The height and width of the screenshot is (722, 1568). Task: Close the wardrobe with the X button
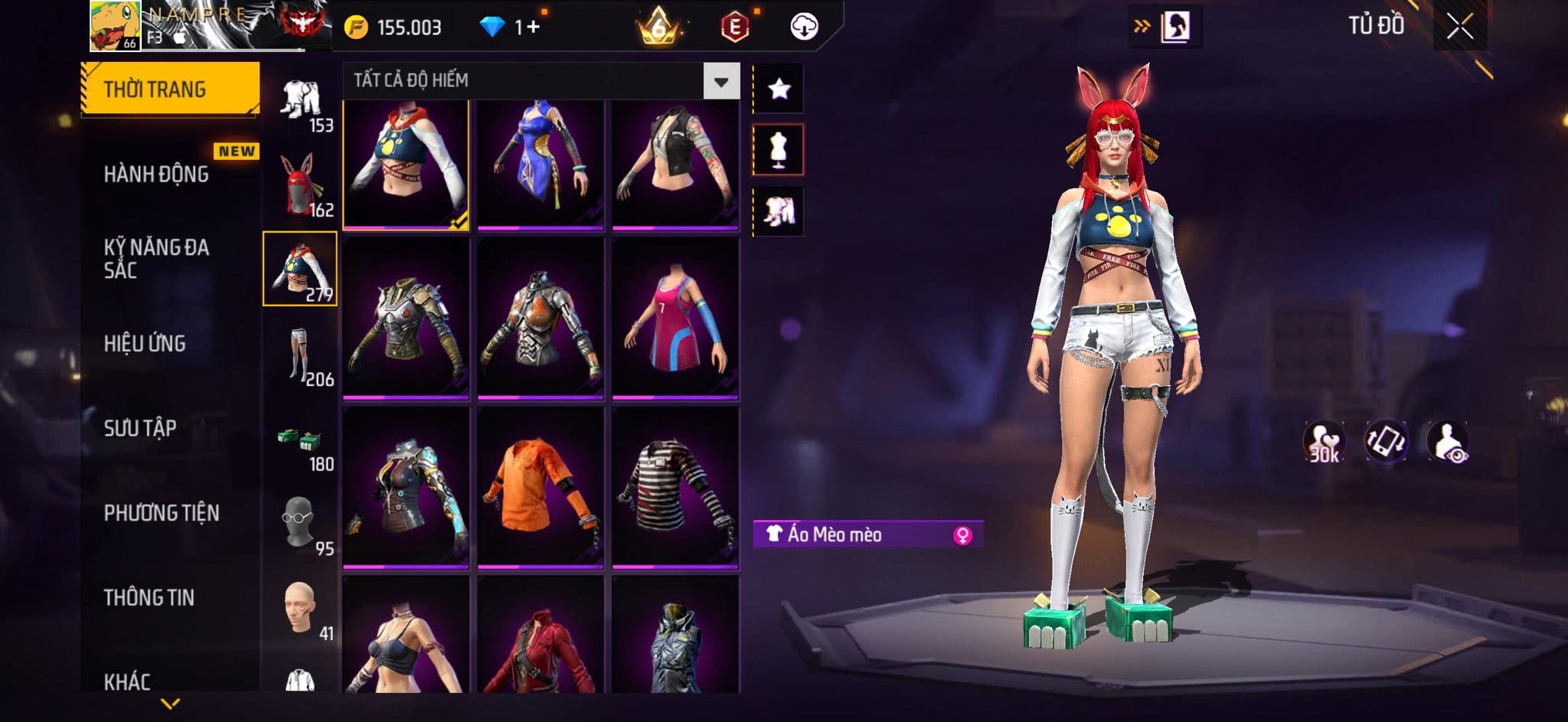click(1459, 27)
